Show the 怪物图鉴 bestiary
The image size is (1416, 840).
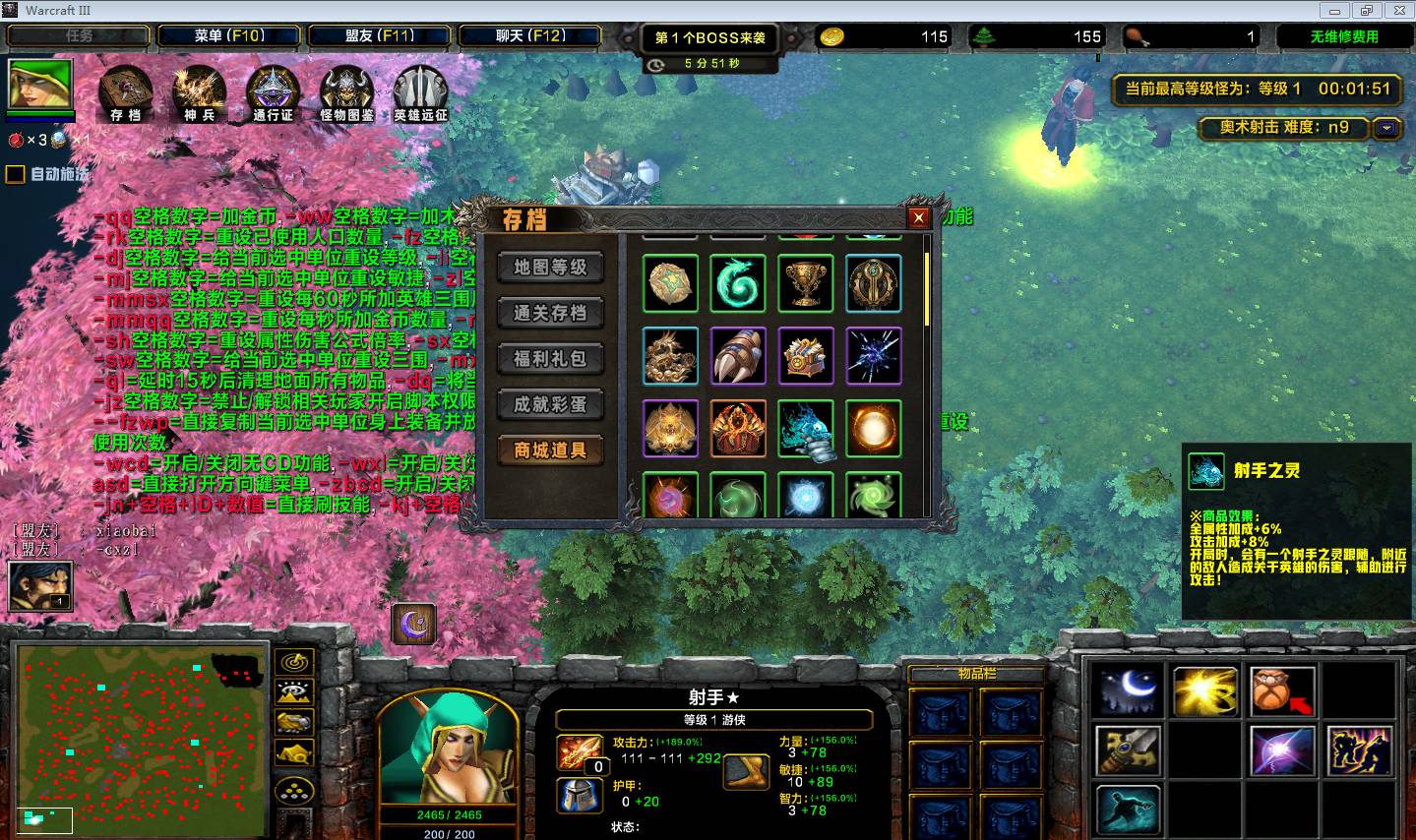[346, 93]
